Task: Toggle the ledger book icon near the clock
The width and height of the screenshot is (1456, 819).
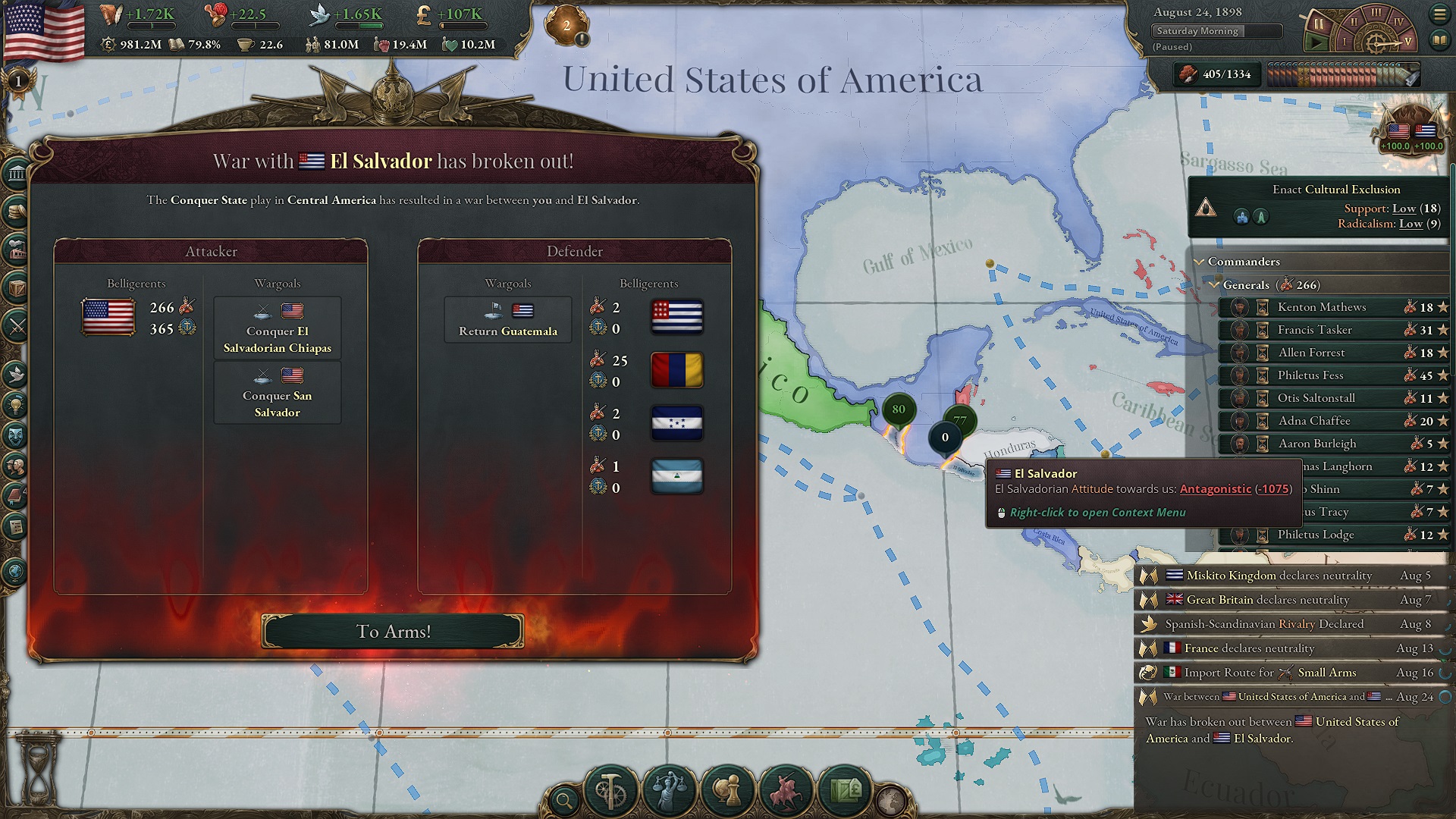Action: (x=1439, y=42)
